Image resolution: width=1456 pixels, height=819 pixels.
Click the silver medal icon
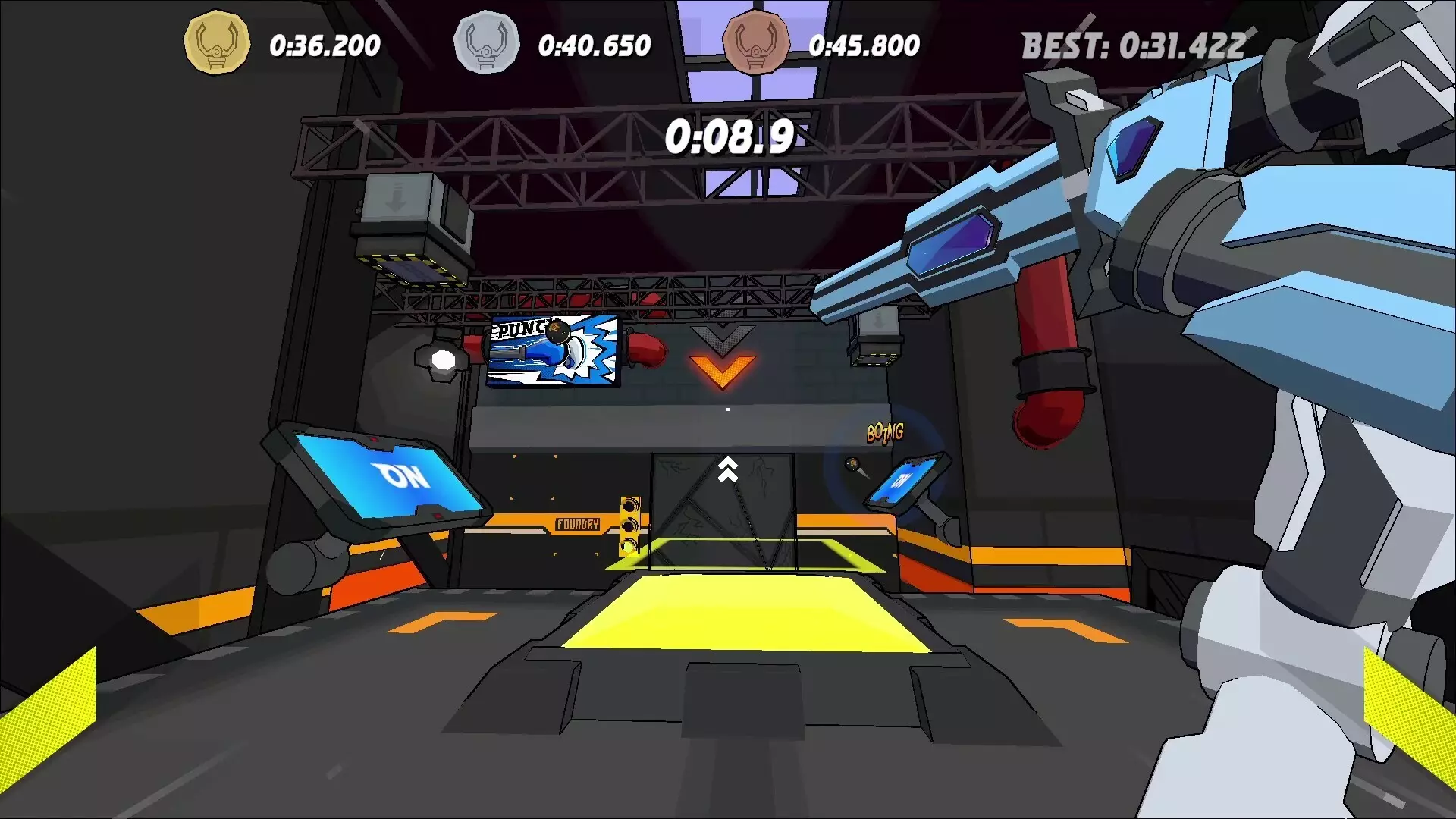(x=486, y=42)
